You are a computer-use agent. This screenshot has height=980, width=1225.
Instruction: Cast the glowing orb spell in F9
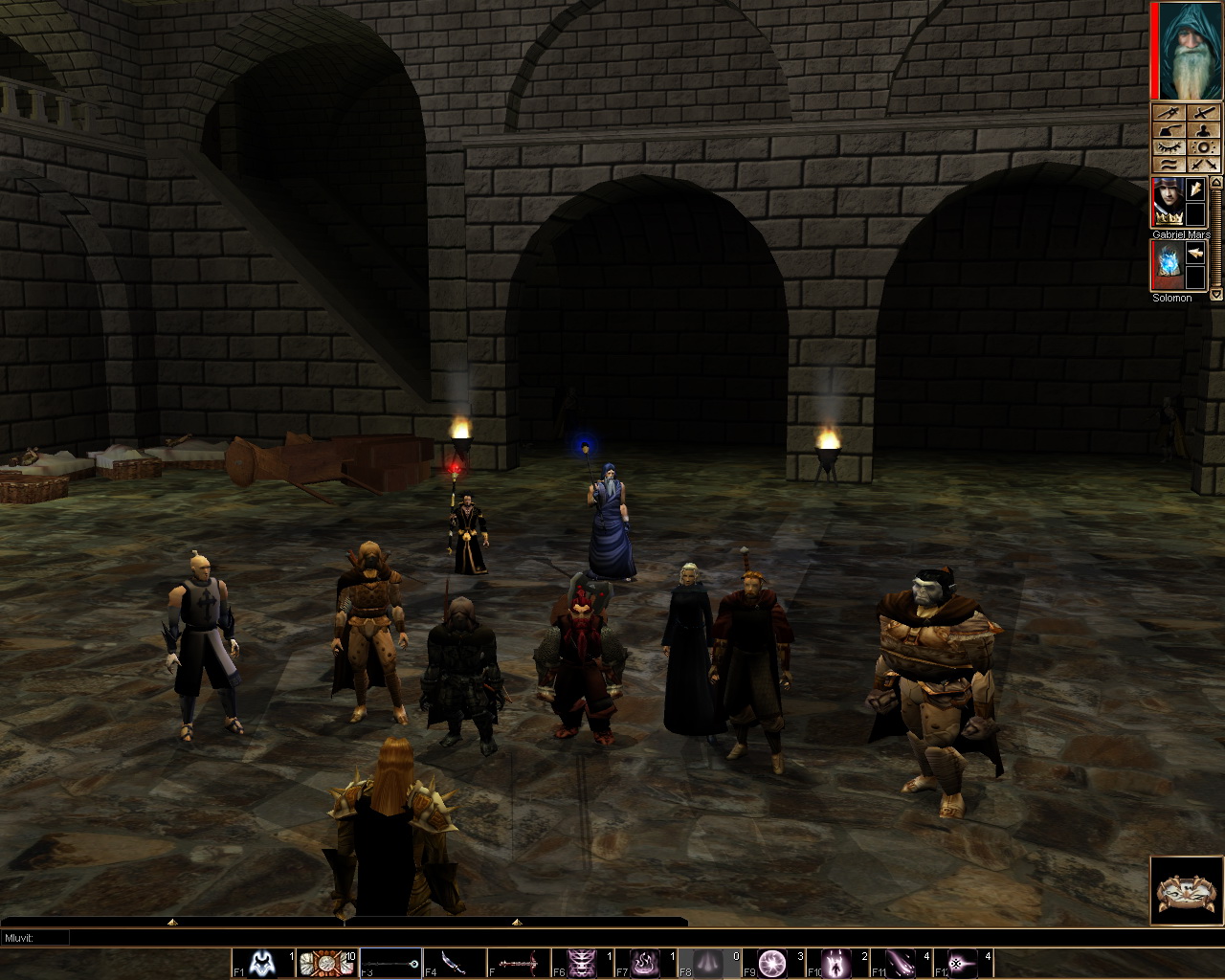tap(773, 963)
